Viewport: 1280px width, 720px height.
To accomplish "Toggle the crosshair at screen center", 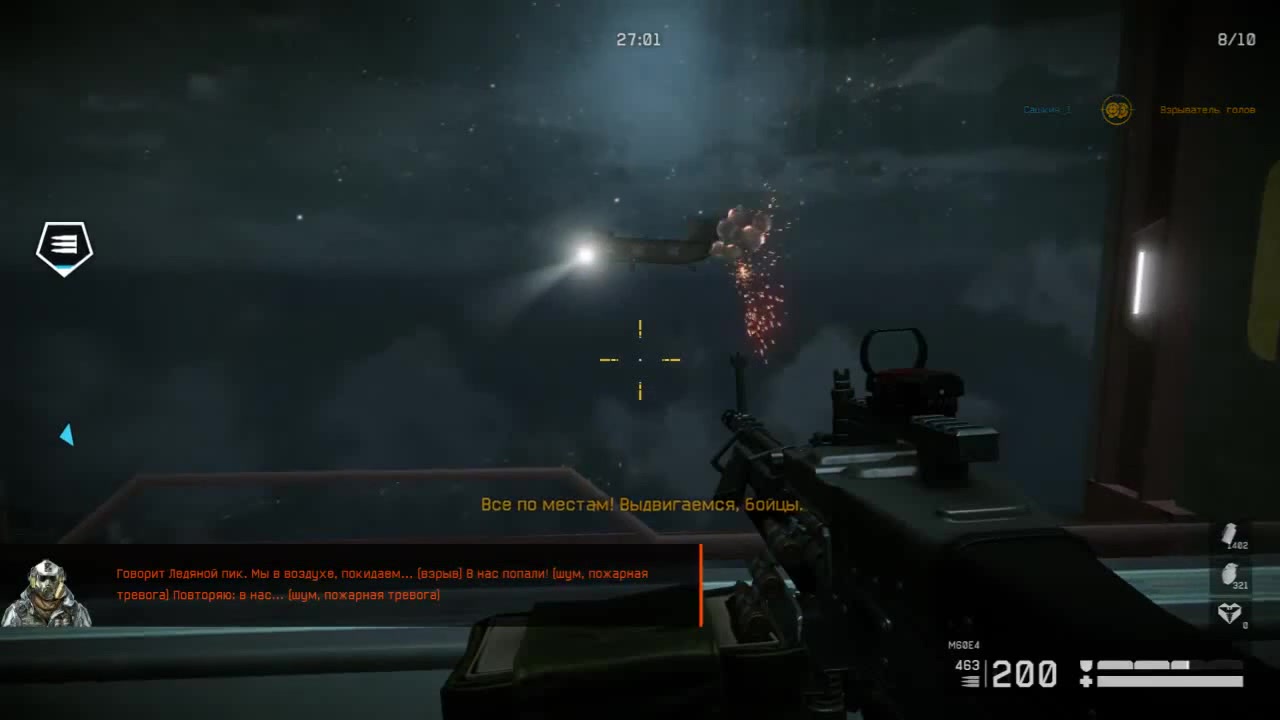I will tap(640, 358).
